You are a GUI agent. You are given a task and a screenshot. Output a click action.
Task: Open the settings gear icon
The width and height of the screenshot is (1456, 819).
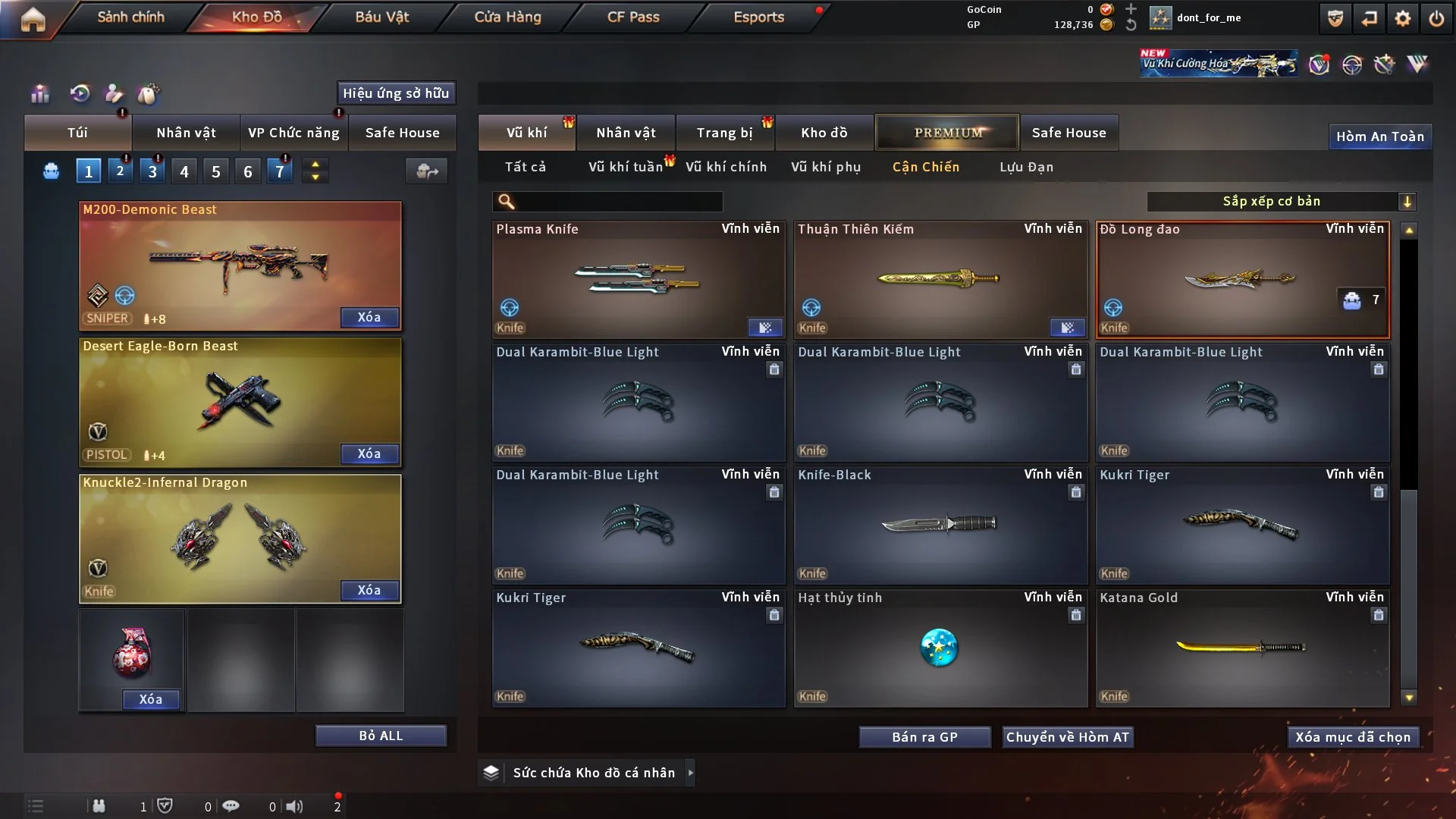1402,18
